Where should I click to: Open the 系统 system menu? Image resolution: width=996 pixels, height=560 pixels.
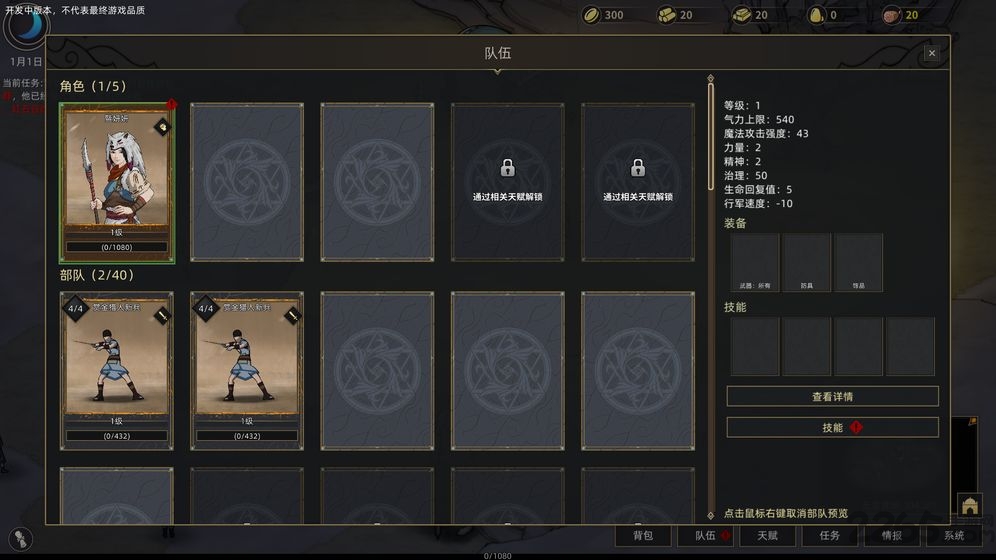click(x=954, y=536)
